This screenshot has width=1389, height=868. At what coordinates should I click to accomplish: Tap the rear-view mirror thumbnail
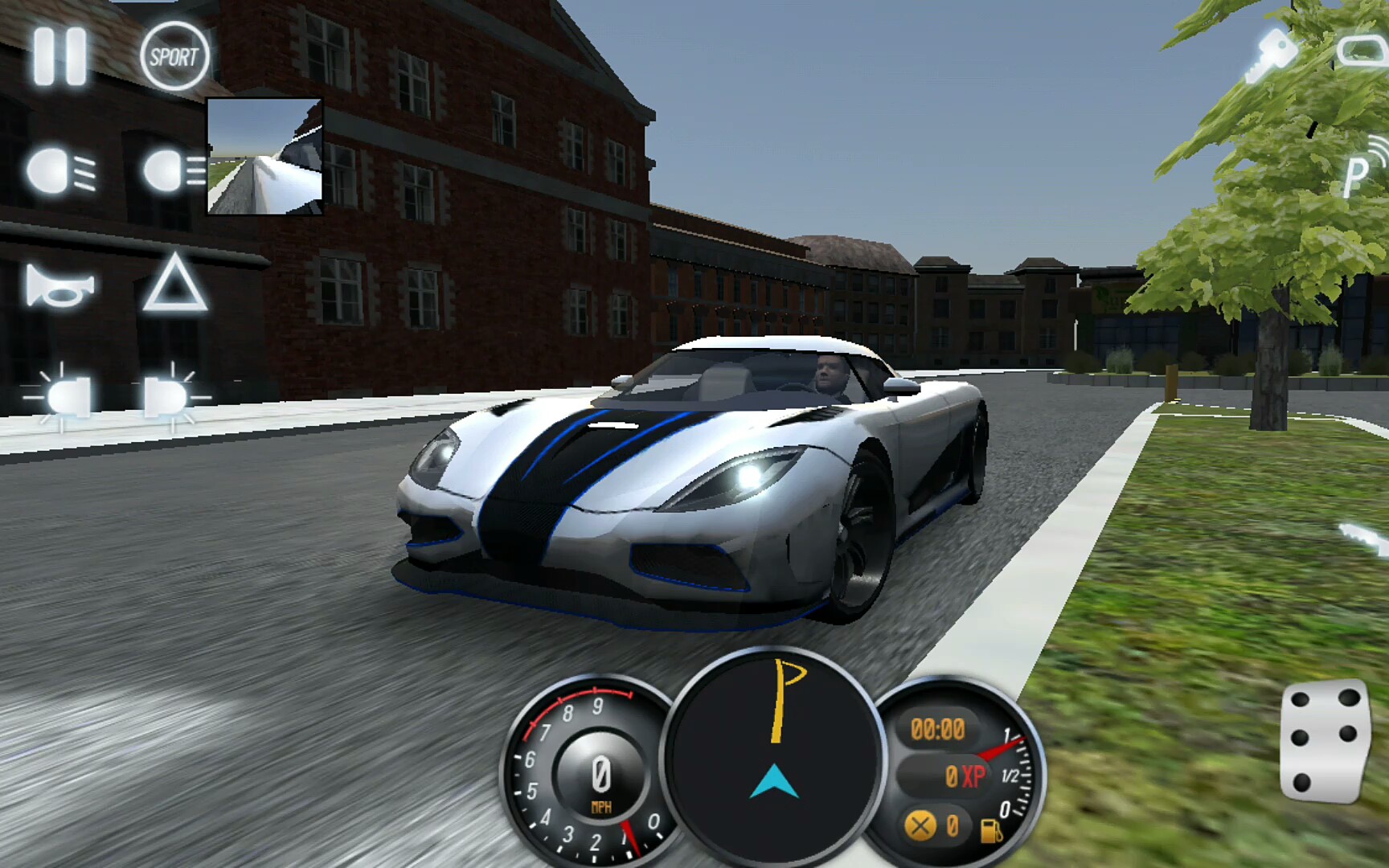[x=265, y=157]
